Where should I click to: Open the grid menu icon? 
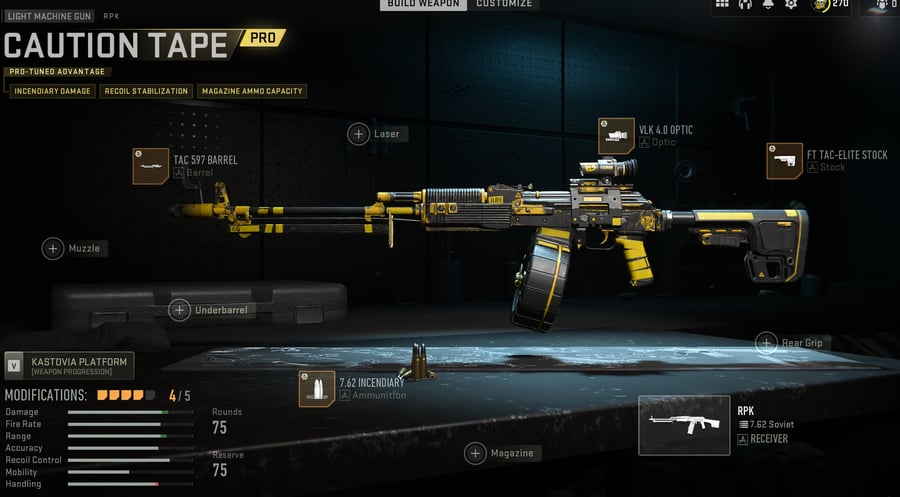pos(722,5)
